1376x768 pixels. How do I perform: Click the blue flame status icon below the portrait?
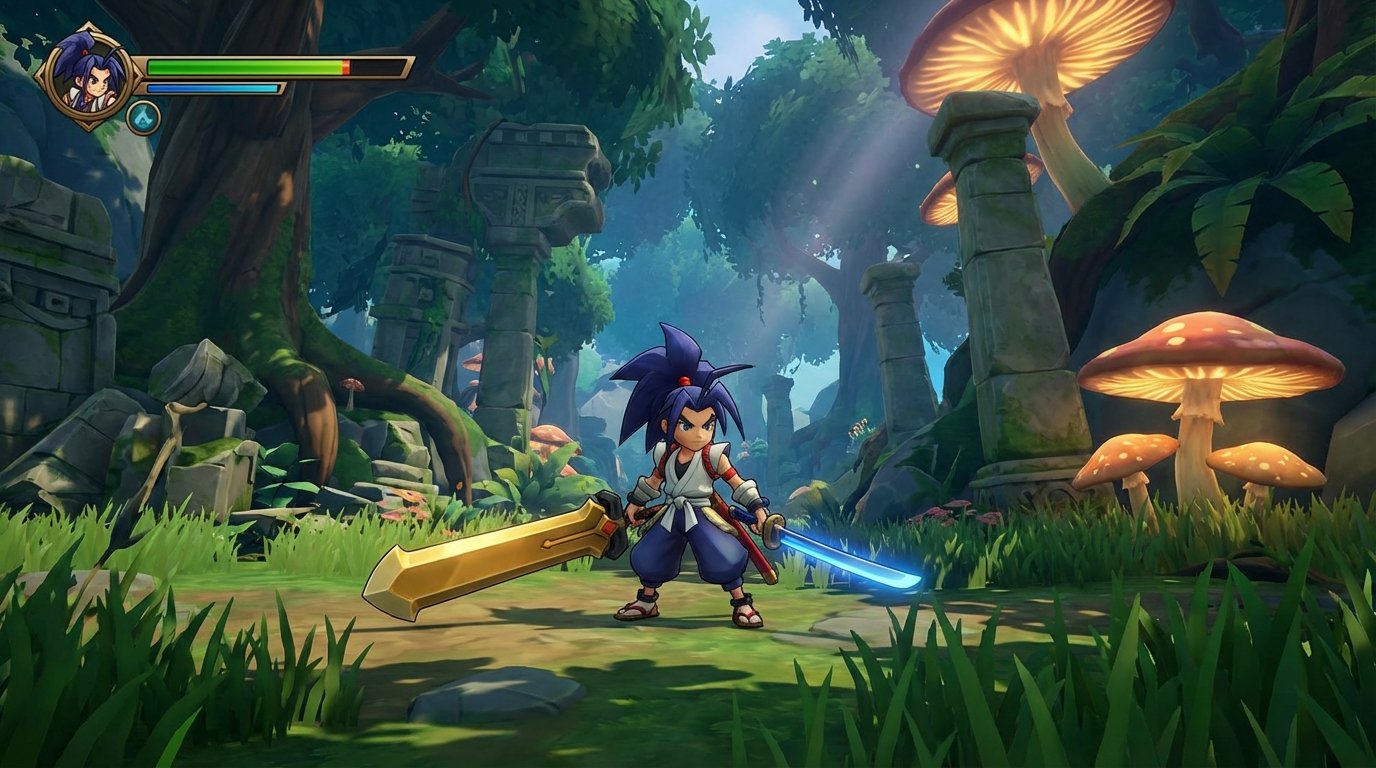(x=143, y=115)
